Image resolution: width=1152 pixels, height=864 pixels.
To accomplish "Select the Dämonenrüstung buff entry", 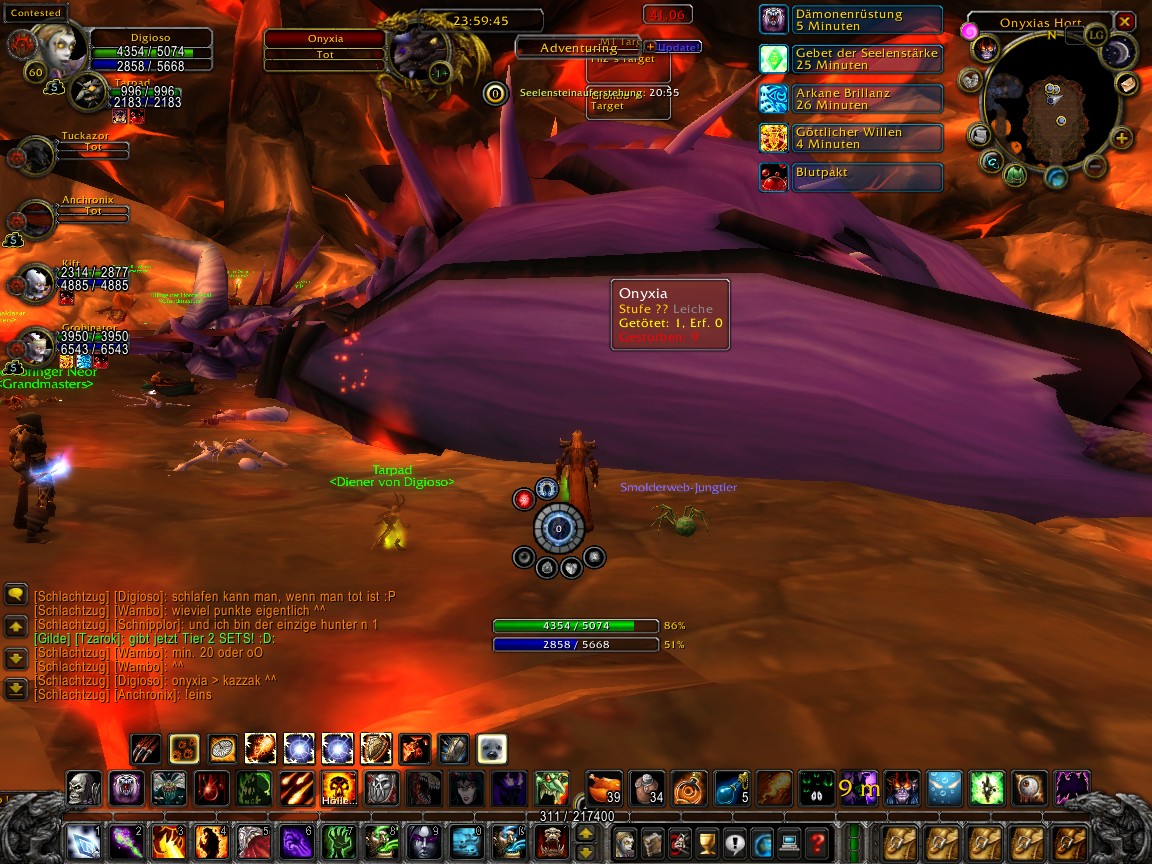I will click(x=850, y=20).
